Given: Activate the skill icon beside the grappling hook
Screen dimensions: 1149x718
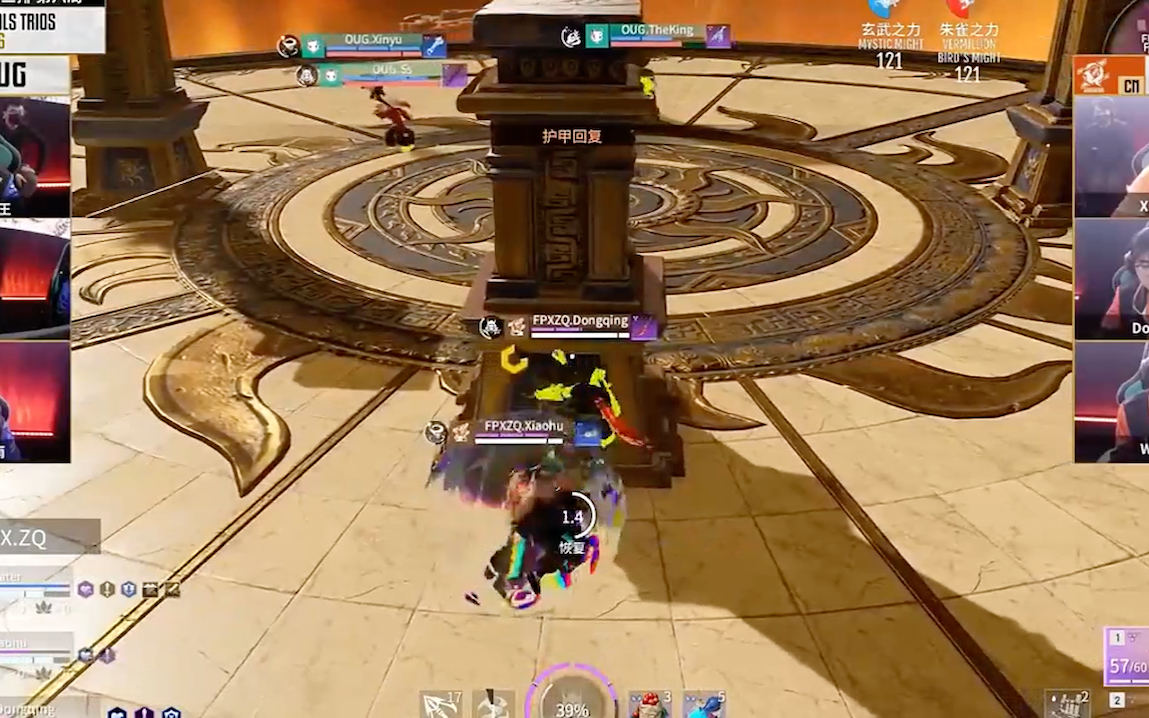Looking at the screenshot, I should 493,704.
